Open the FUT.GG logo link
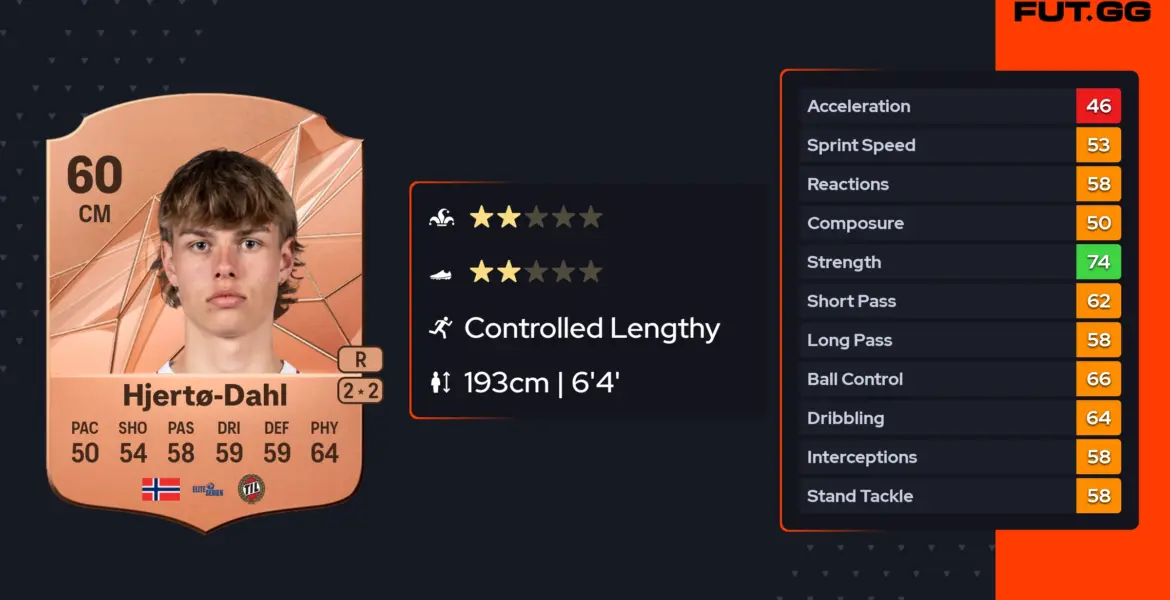The height and width of the screenshot is (600, 1170). (1080, 13)
